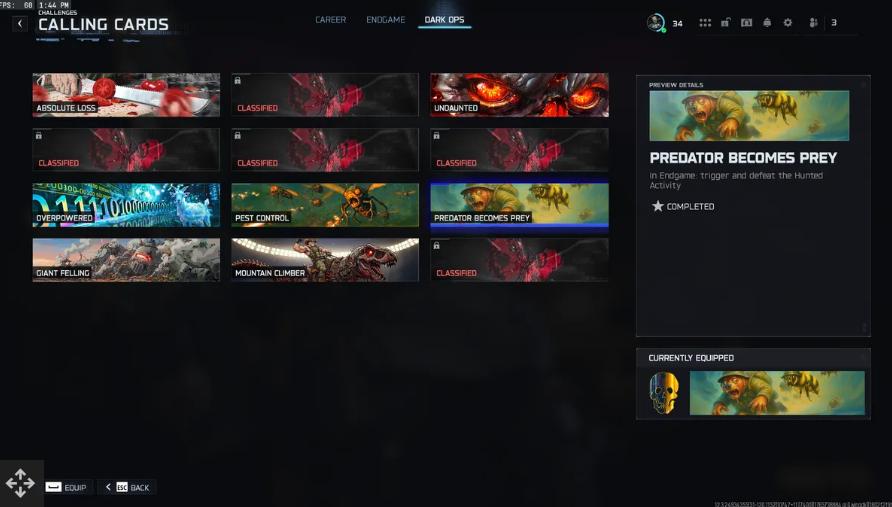892x507 pixels.
Task: Click the Predator Becomes Prey calling card
Action: 519,204
